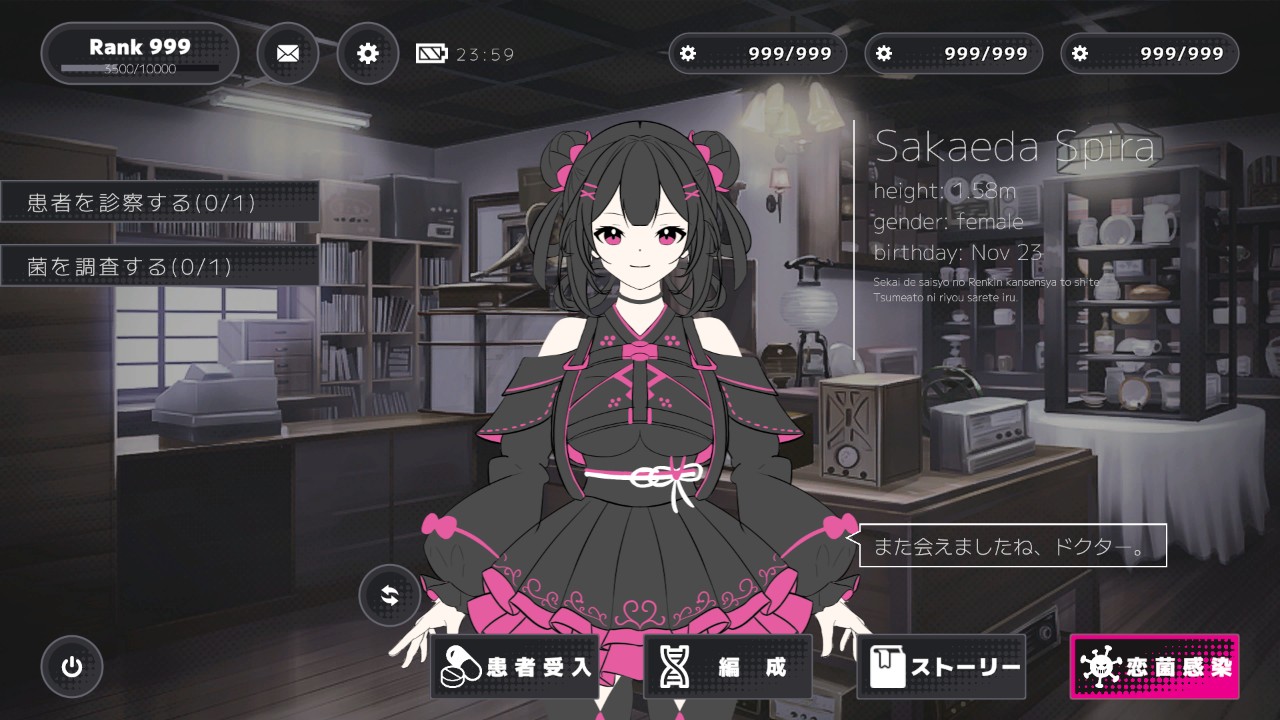The height and width of the screenshot is (720, 1280).
Task: Select the 菌を調査する mission entry
Action: pyautogui.click(x=160, y=266)
